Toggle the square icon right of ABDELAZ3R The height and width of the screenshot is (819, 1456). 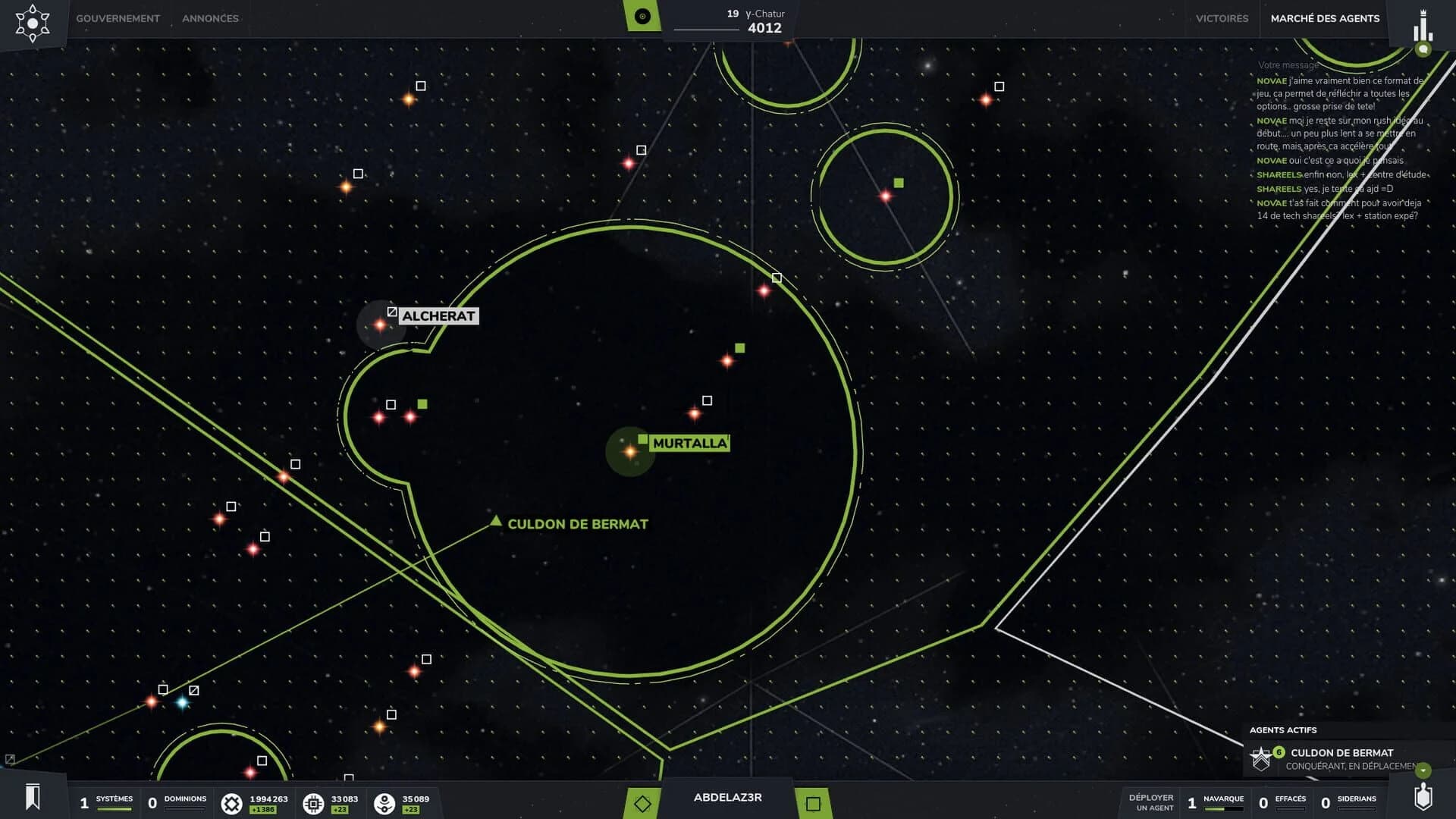(815, 802)
